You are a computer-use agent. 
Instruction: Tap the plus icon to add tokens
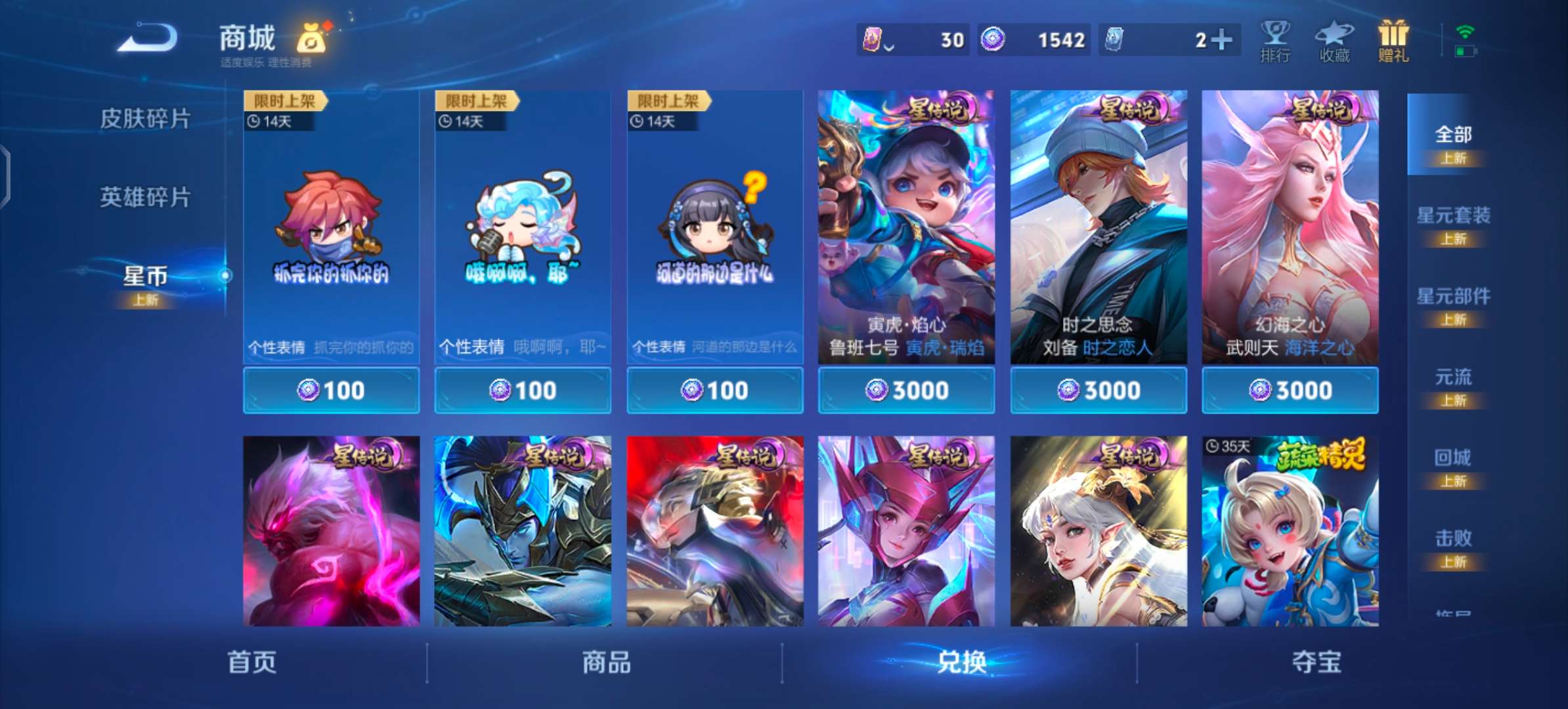coord(1223,41)
